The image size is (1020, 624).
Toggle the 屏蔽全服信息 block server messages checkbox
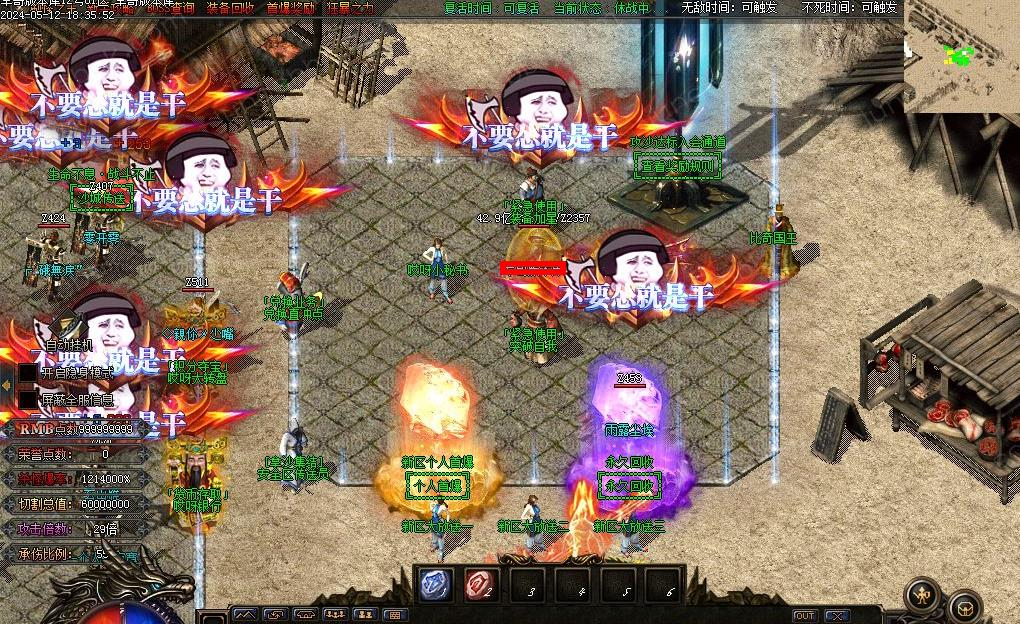point(28,399)
